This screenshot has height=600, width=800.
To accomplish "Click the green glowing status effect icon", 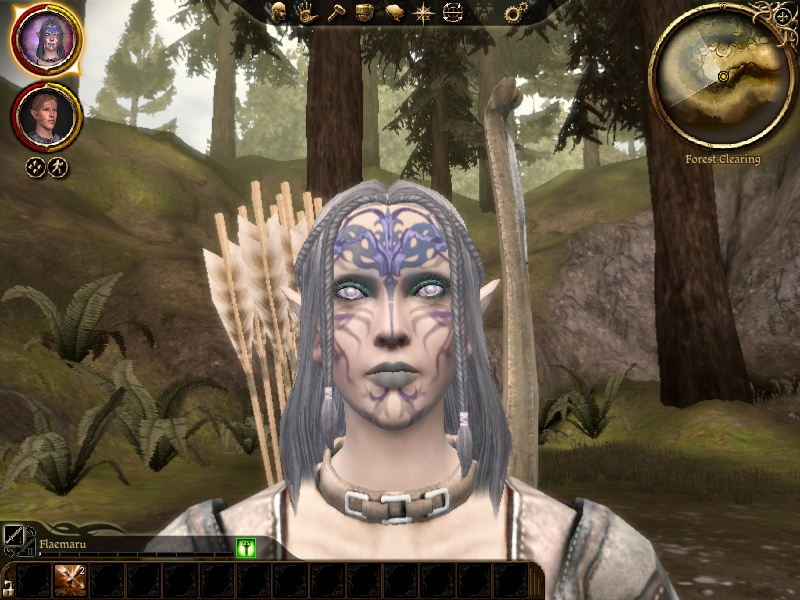I will (246, 547).
